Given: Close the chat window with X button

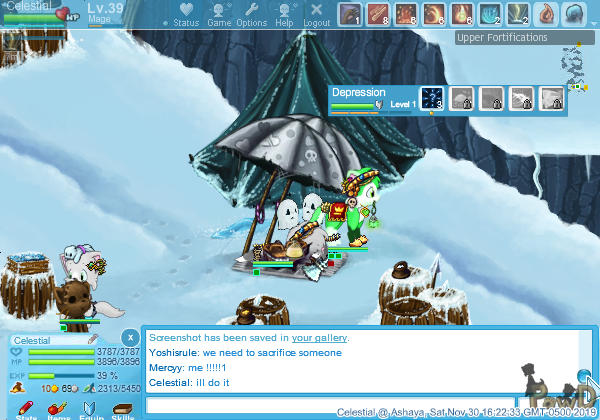Looking at the screenshot, I should 130,337.
